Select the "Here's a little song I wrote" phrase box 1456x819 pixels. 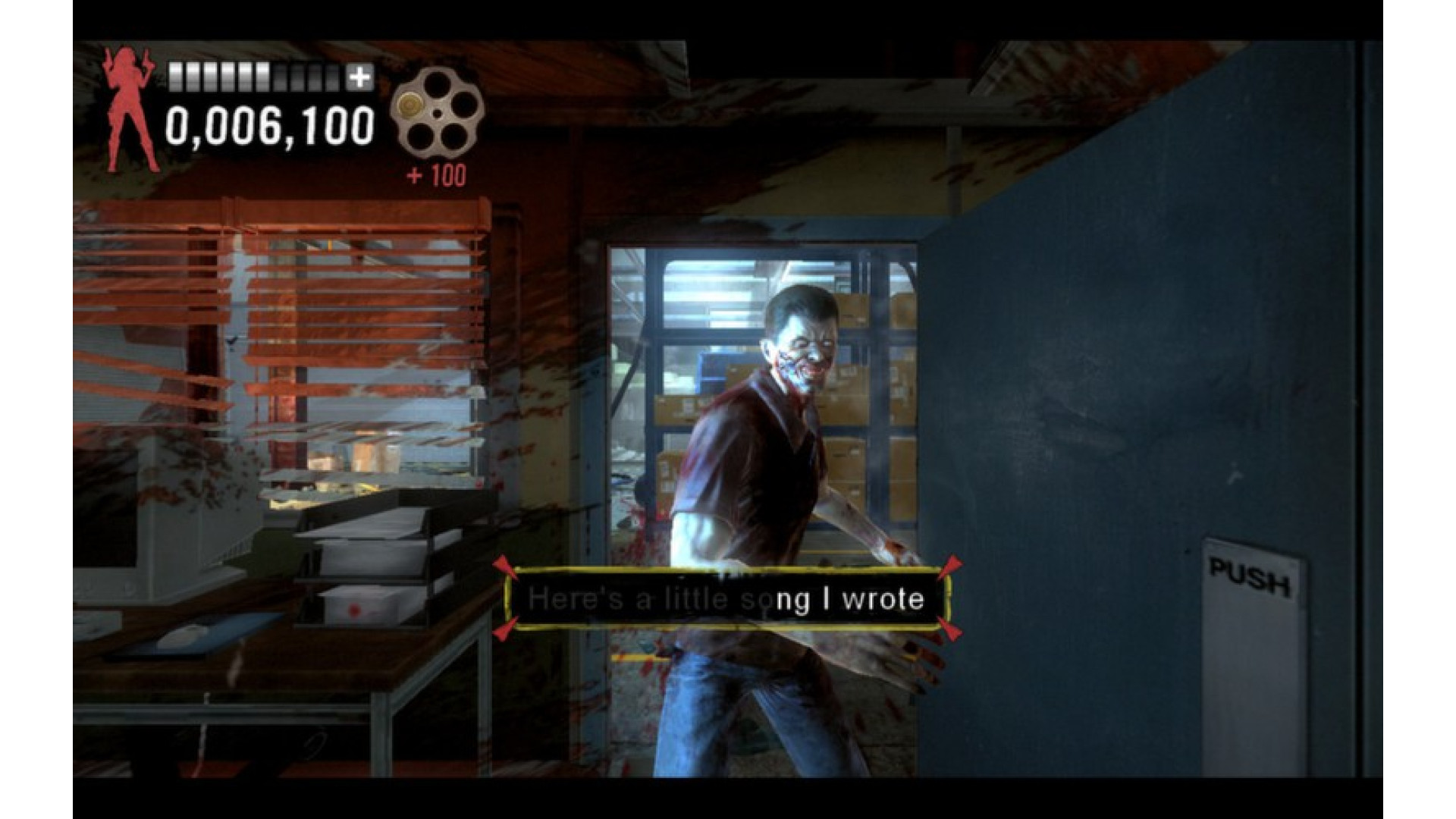coord(726,599)
